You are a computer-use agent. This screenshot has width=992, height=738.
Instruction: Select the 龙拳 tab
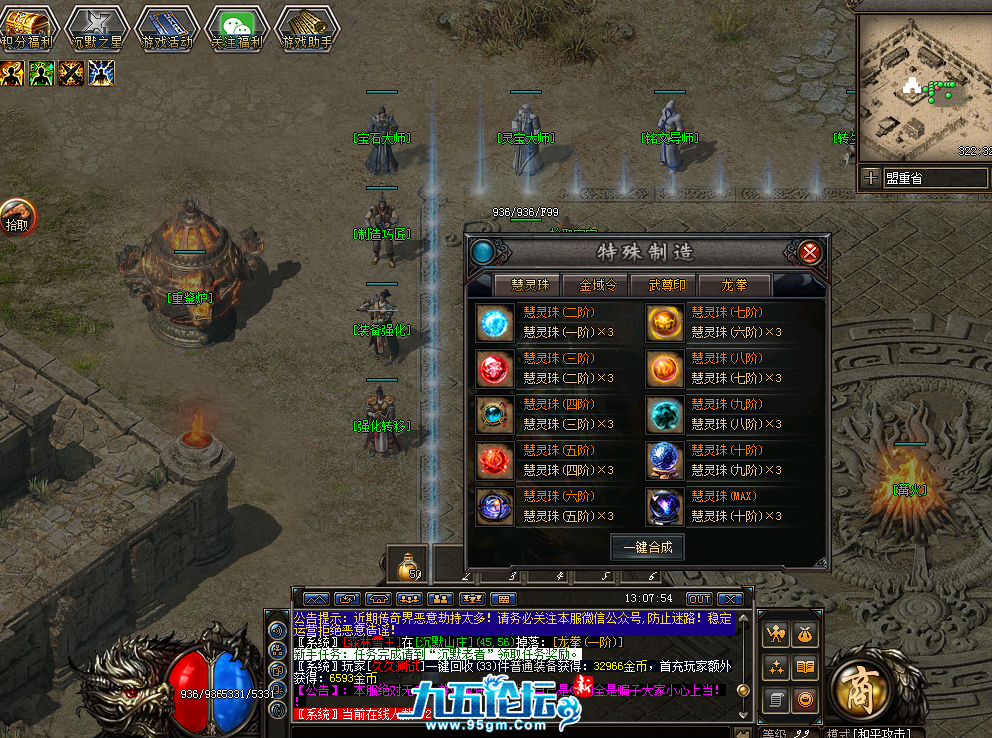click(x=734, y=285)
